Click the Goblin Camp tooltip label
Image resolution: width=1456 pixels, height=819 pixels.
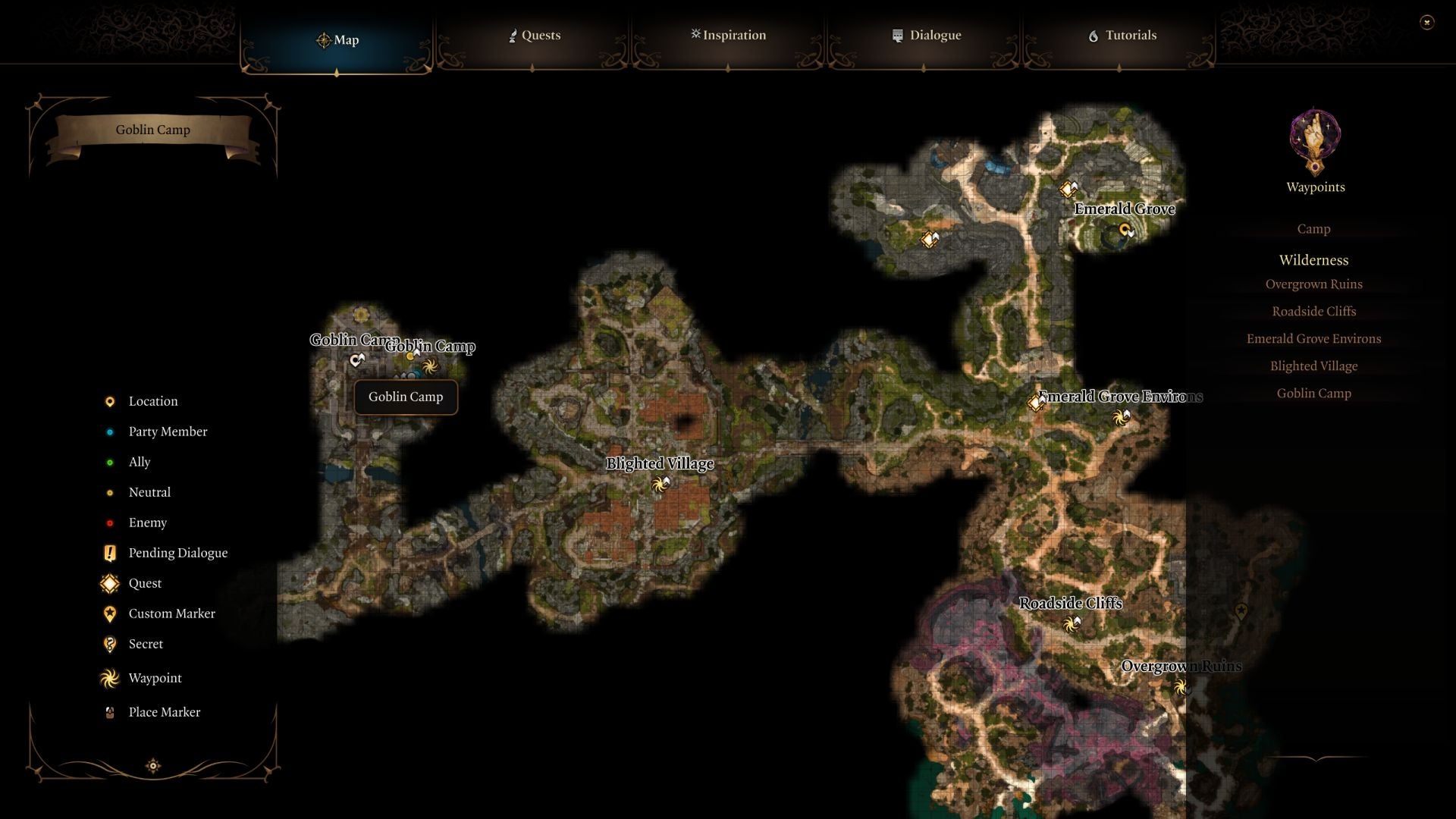405,397
